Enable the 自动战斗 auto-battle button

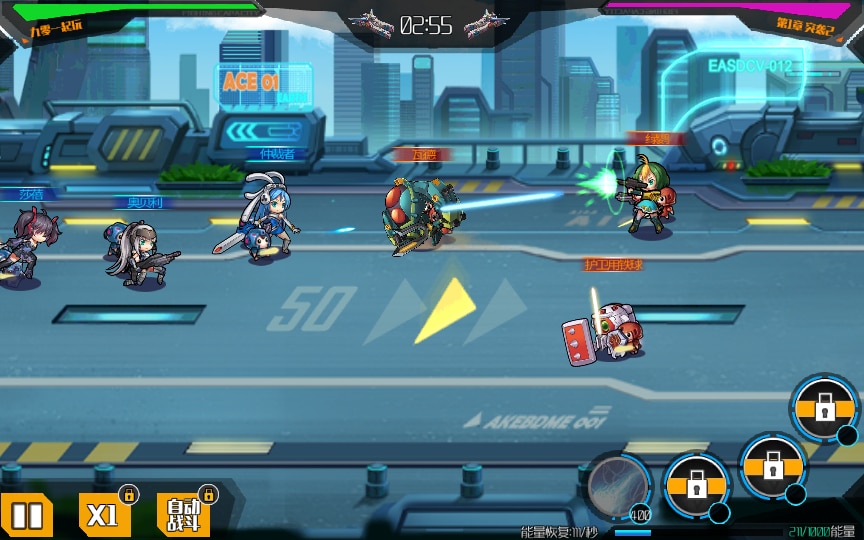pos(183,515)
